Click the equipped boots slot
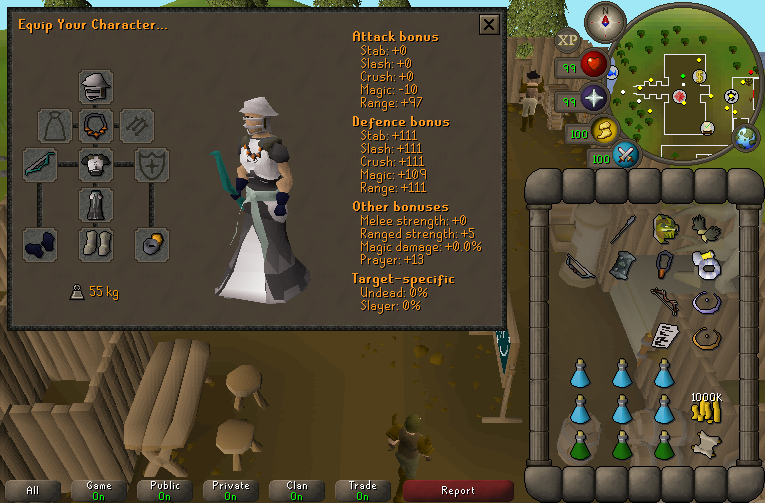The image size is (765, 503). (96, 243)
